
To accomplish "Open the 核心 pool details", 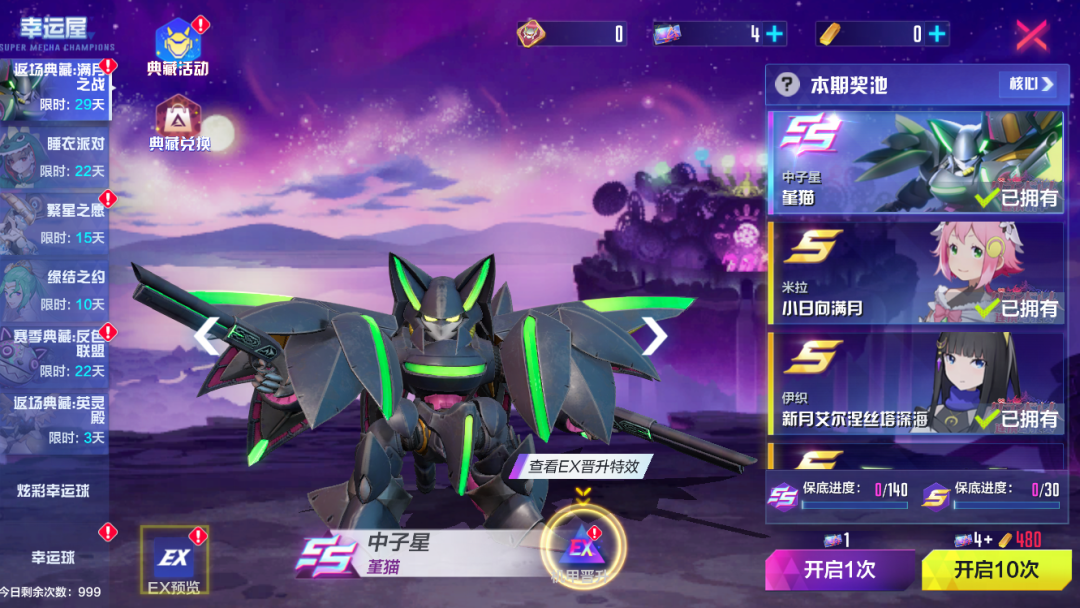I will tap(1027, 85).
